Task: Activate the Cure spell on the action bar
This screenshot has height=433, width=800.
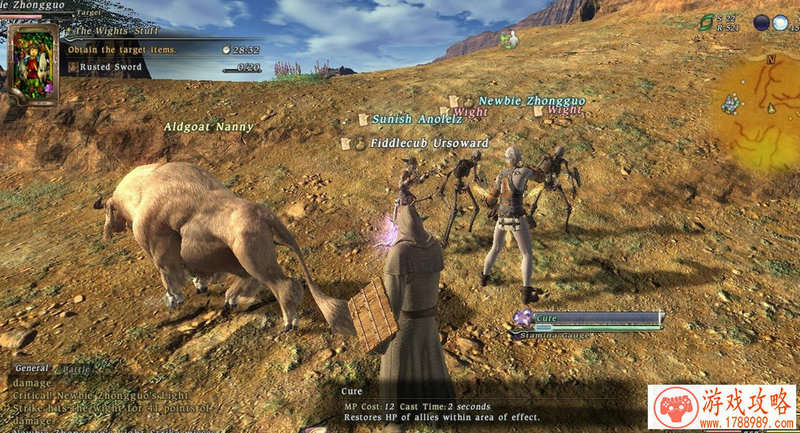Action: tap(522, 318)
